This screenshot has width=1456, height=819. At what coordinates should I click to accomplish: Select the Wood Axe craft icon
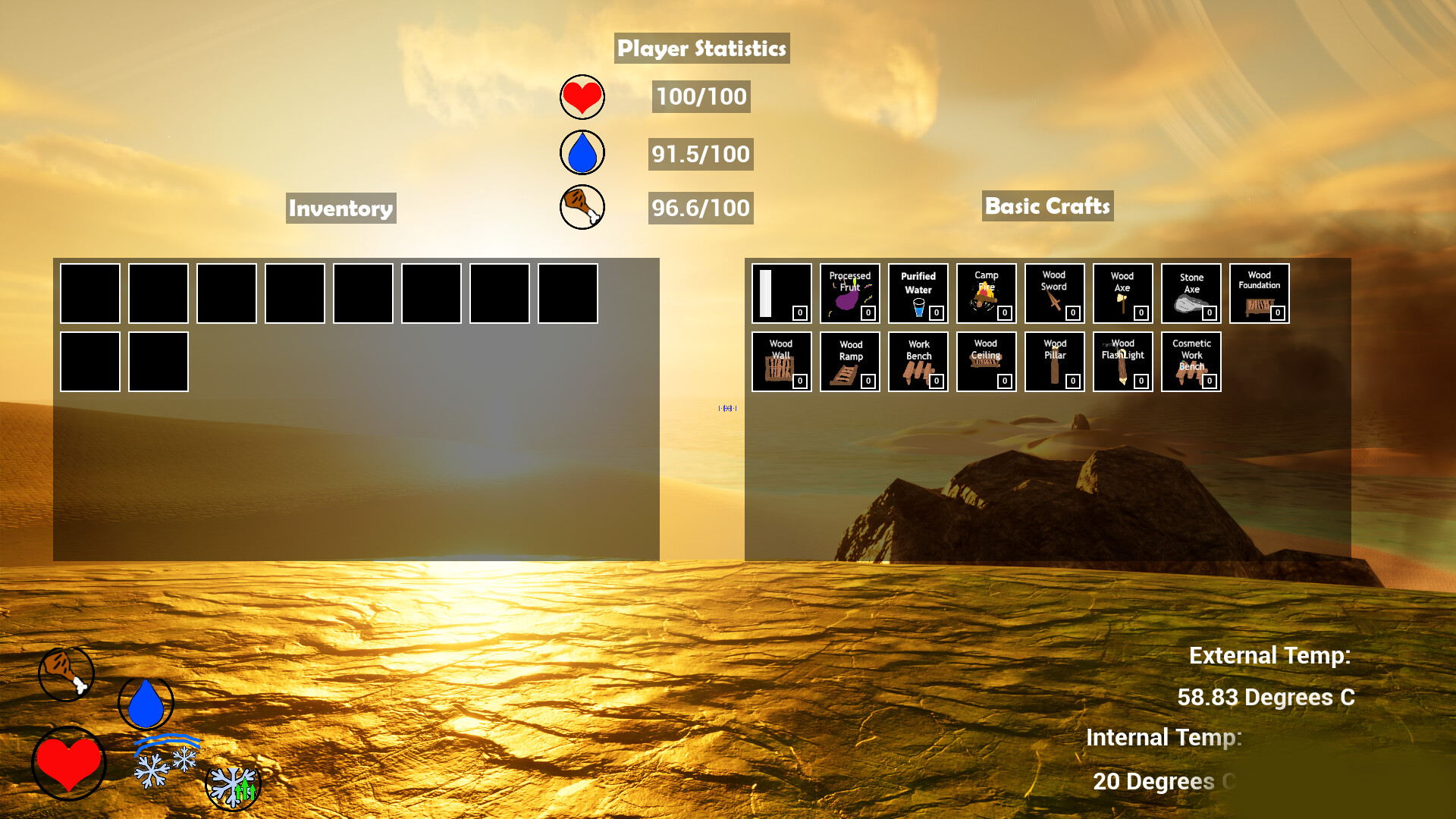pyautogui.click(x=1122, y=293)
